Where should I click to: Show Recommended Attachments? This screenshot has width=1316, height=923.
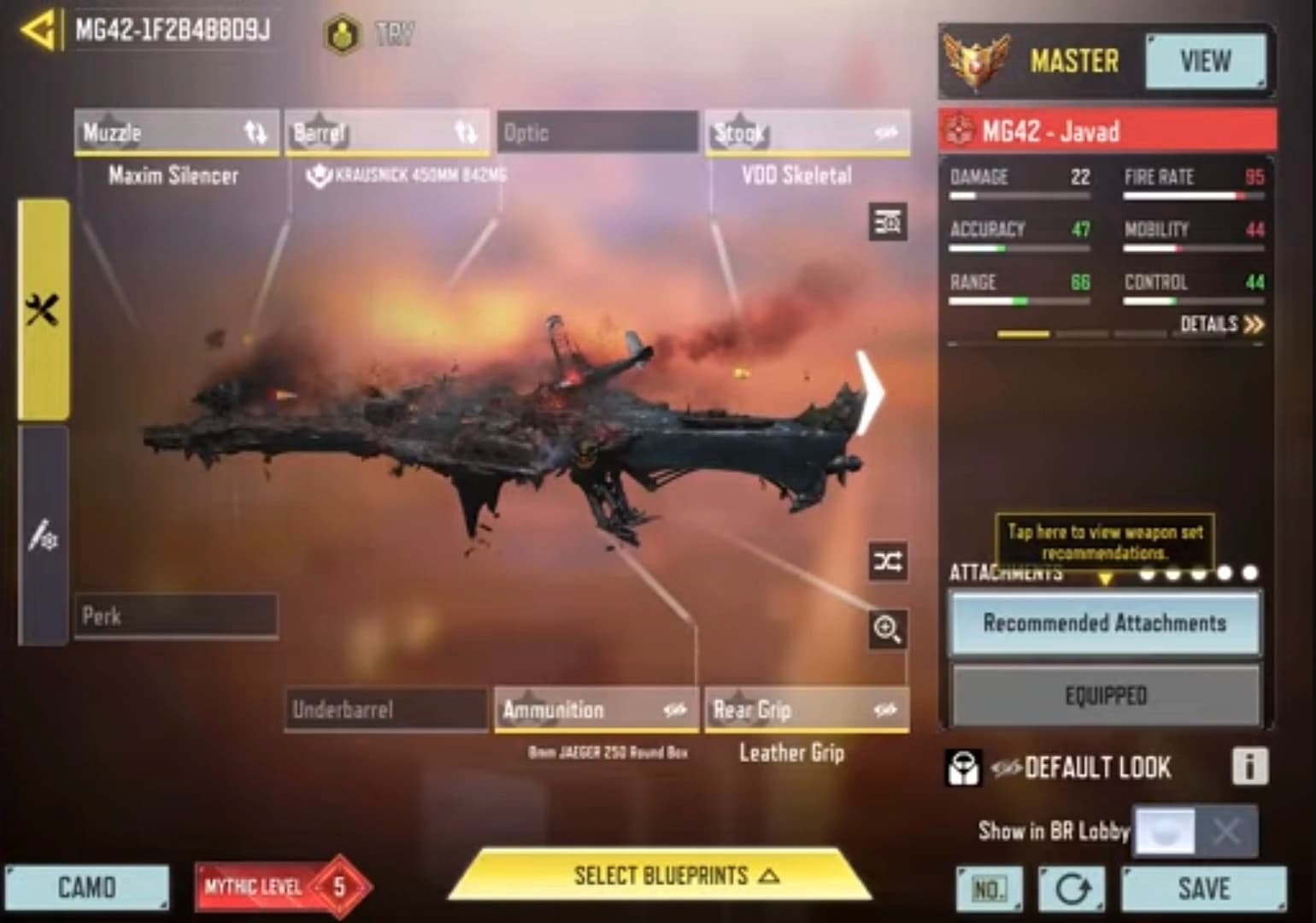tap(1104, 623)
